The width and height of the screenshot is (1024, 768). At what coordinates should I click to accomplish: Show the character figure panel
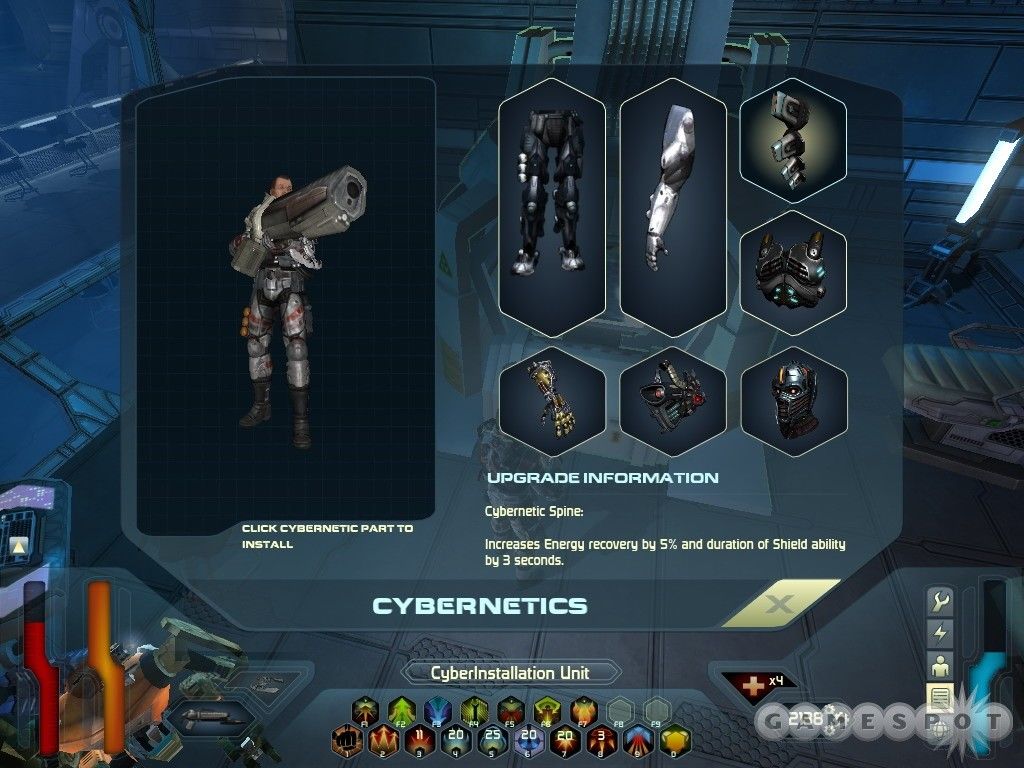(940, 665)
